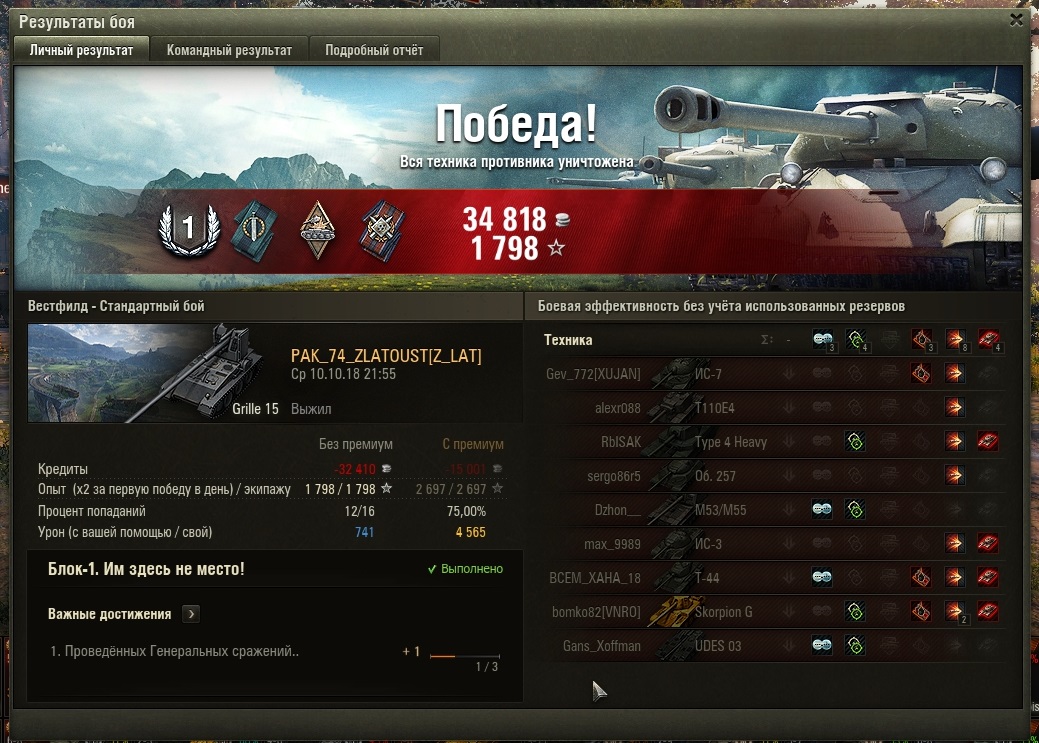Screen dimensions: 1039x743
Task: Open the Блок-1. Им здесь не место! mission
Action: tap(146, 569)
